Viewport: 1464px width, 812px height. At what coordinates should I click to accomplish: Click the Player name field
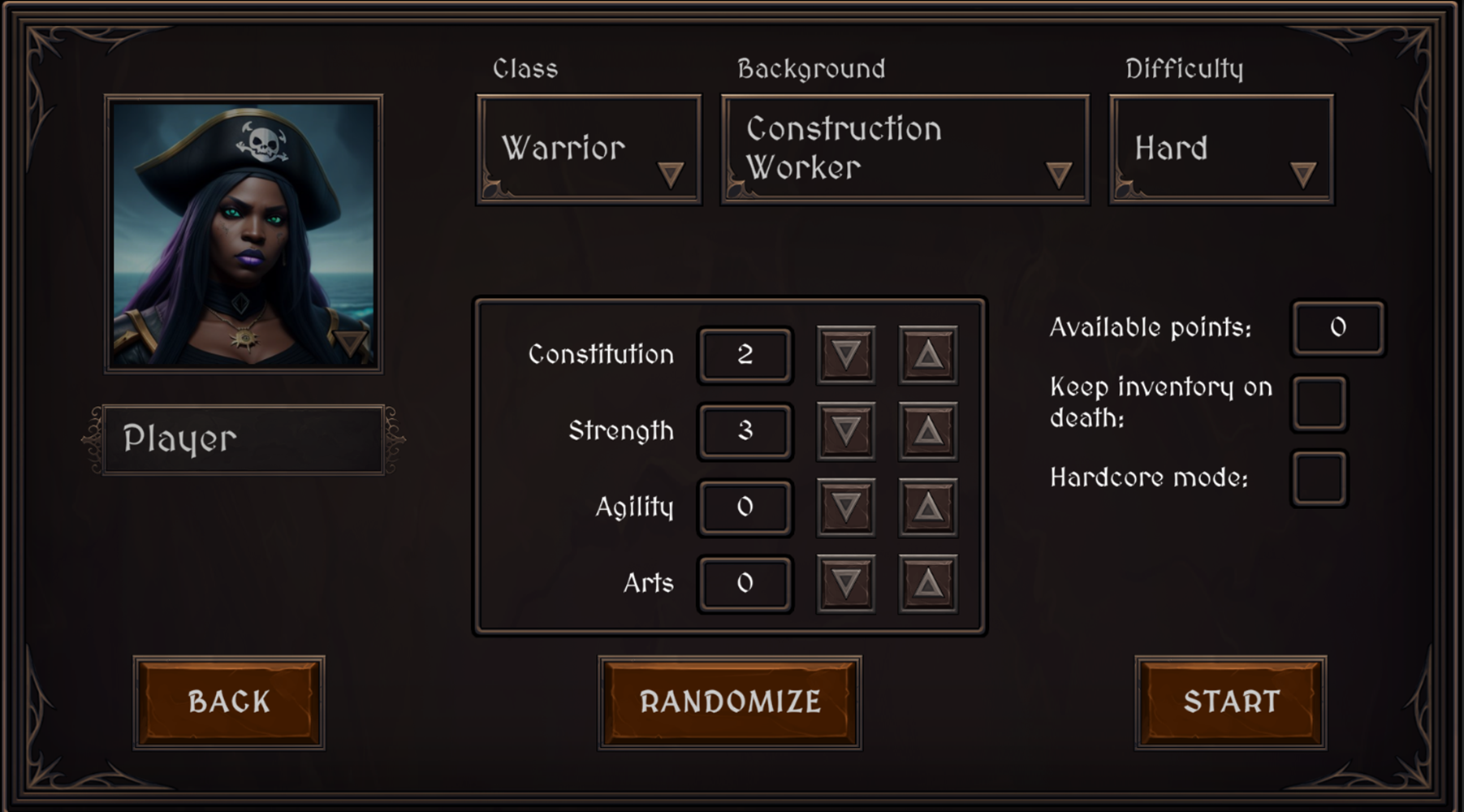242,439
